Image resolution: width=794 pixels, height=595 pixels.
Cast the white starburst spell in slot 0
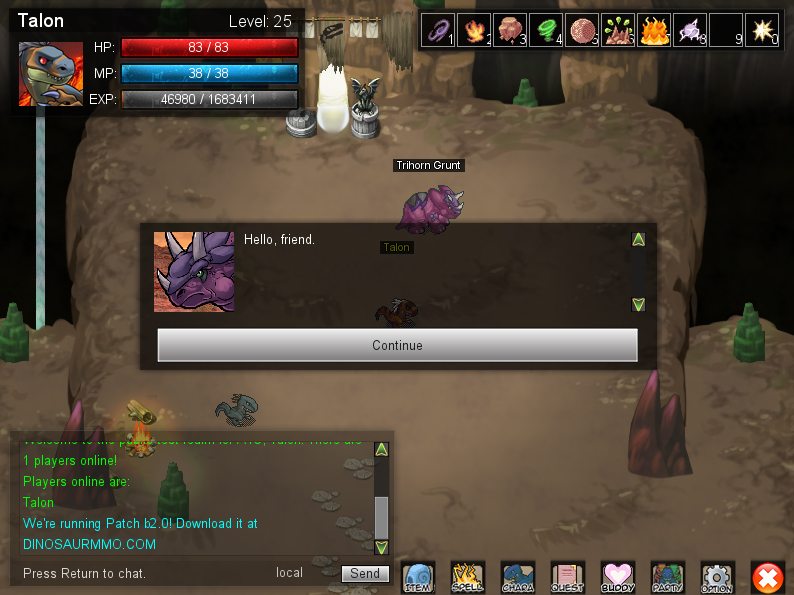(762, 29)
